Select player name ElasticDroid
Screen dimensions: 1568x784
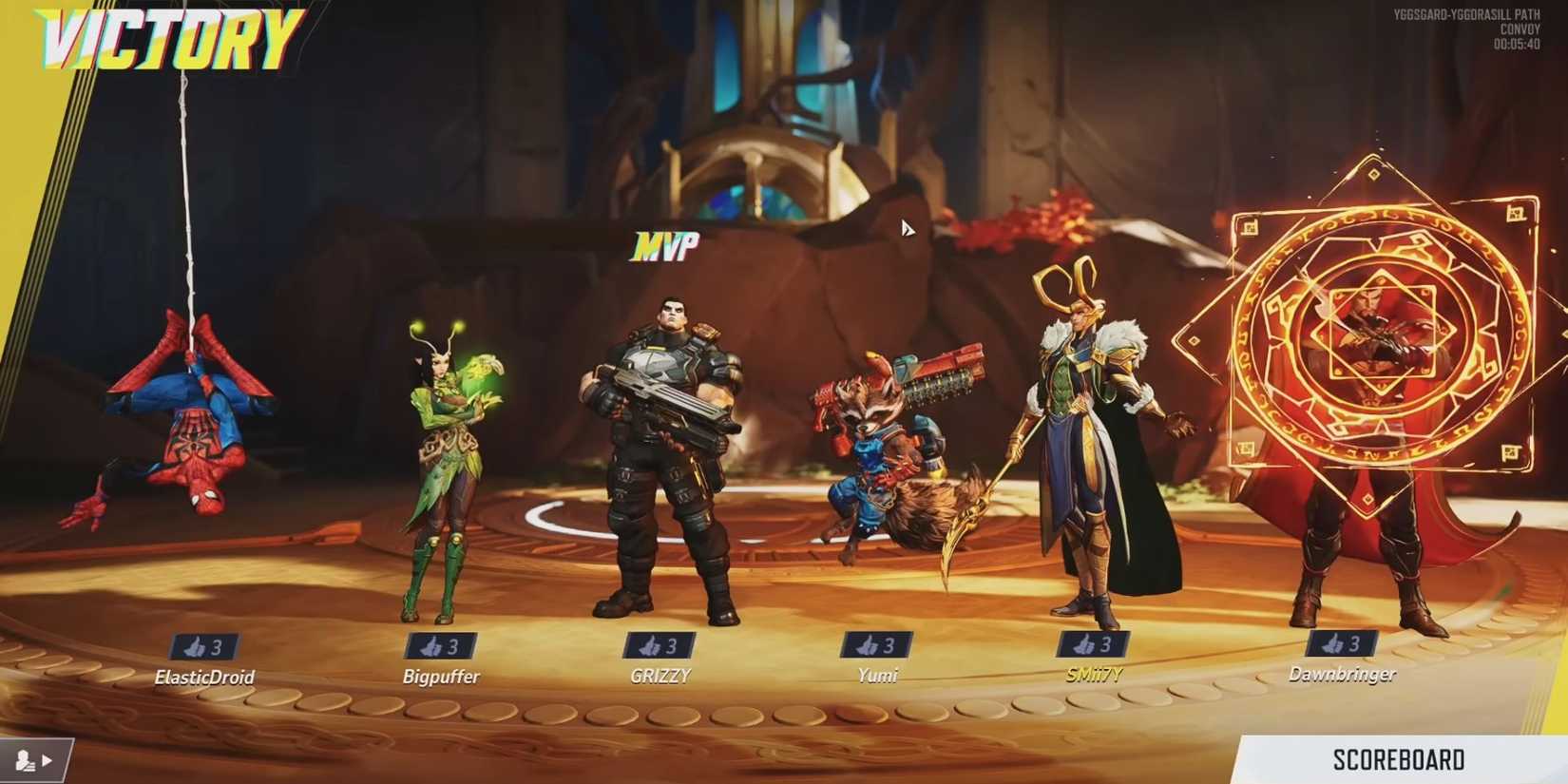(x=203, y=678)
